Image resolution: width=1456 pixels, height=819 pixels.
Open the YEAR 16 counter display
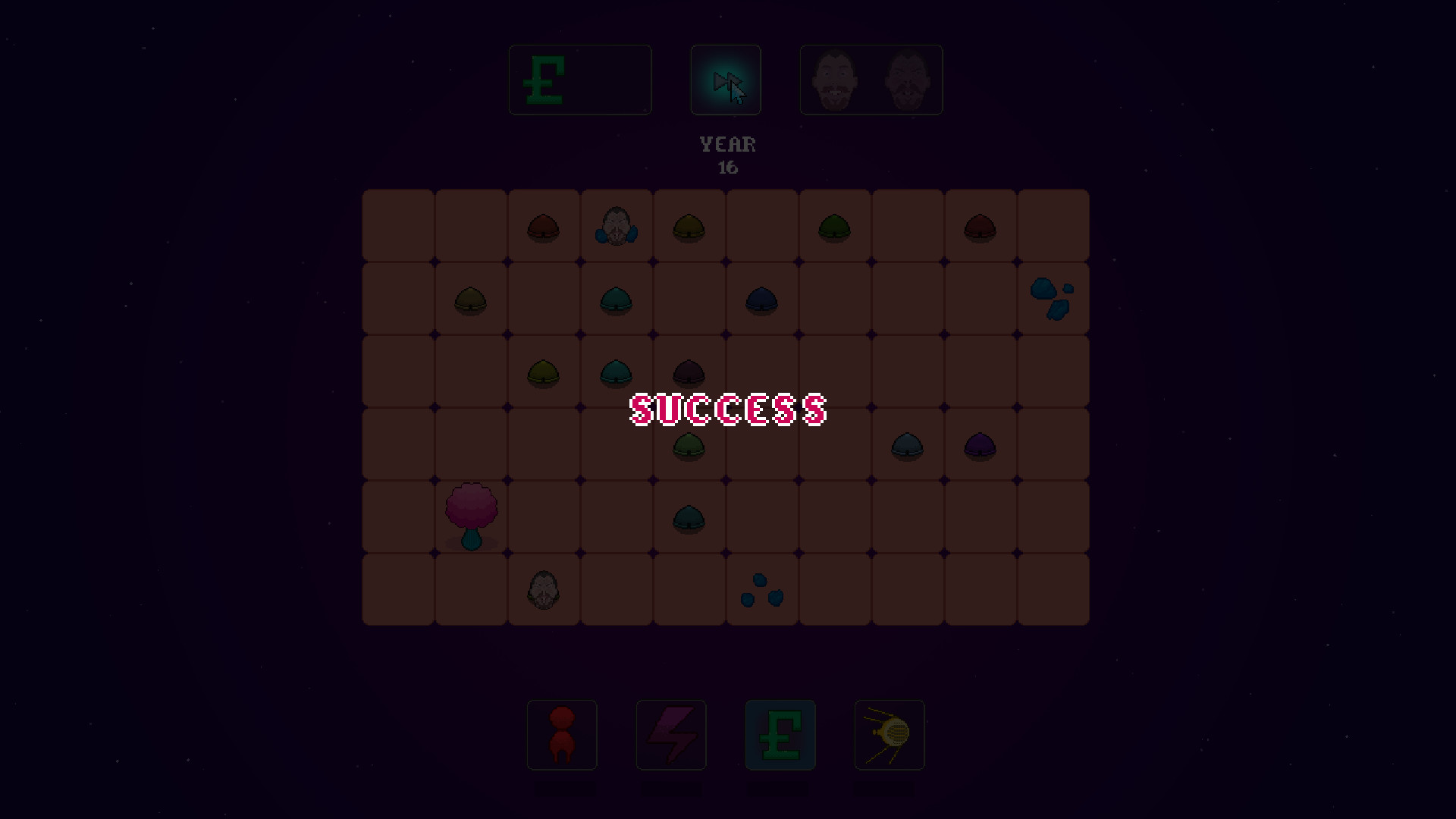tap(727, 155)
